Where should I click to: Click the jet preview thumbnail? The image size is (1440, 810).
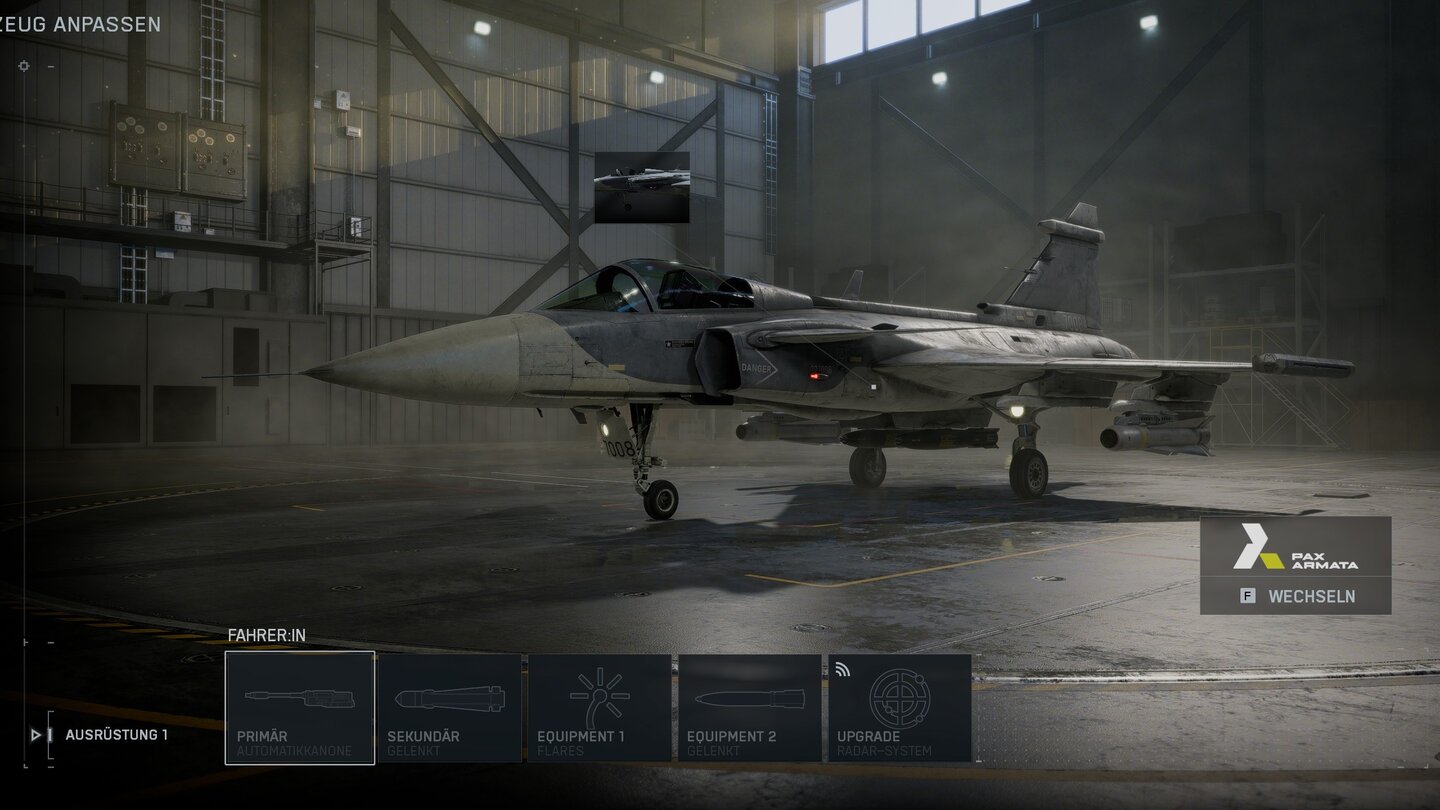[x=642, y=187]
